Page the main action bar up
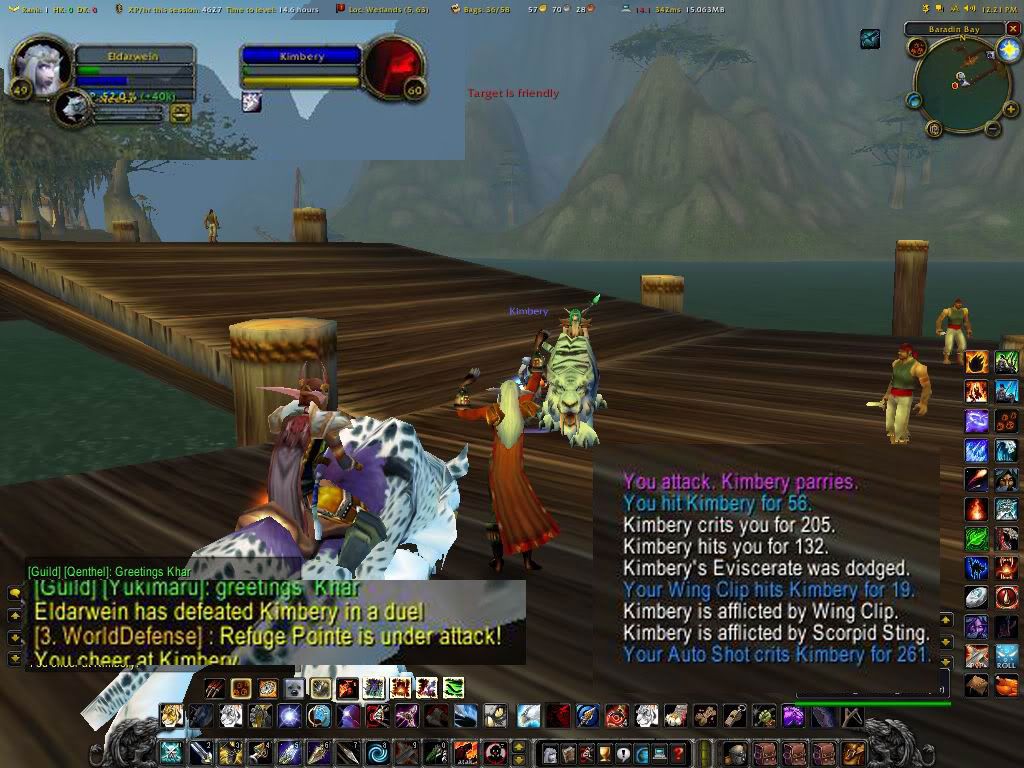The width and height of the screenshot is (1024, 768). tap(519, 746)
